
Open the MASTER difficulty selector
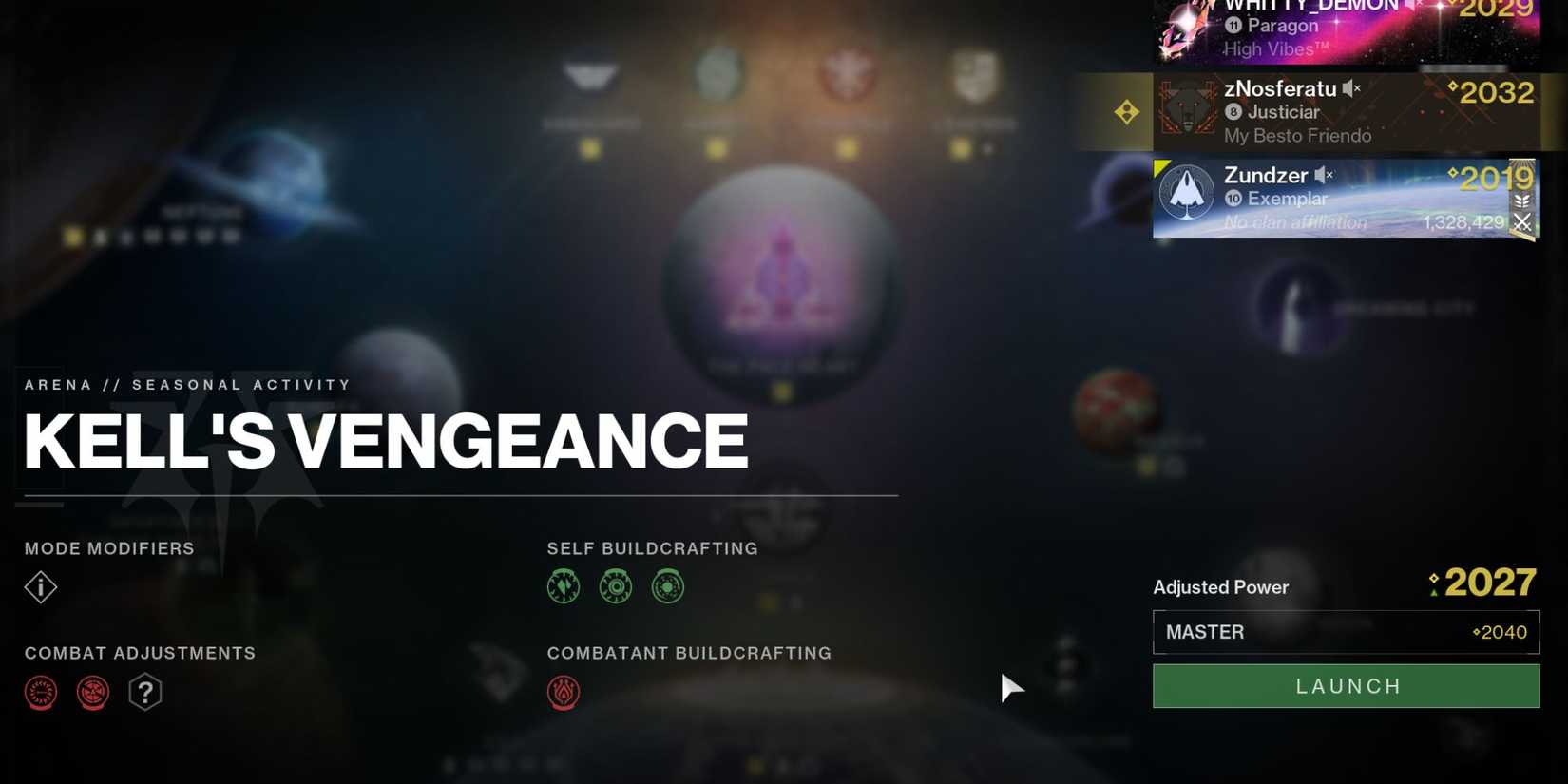point(1345,631)
